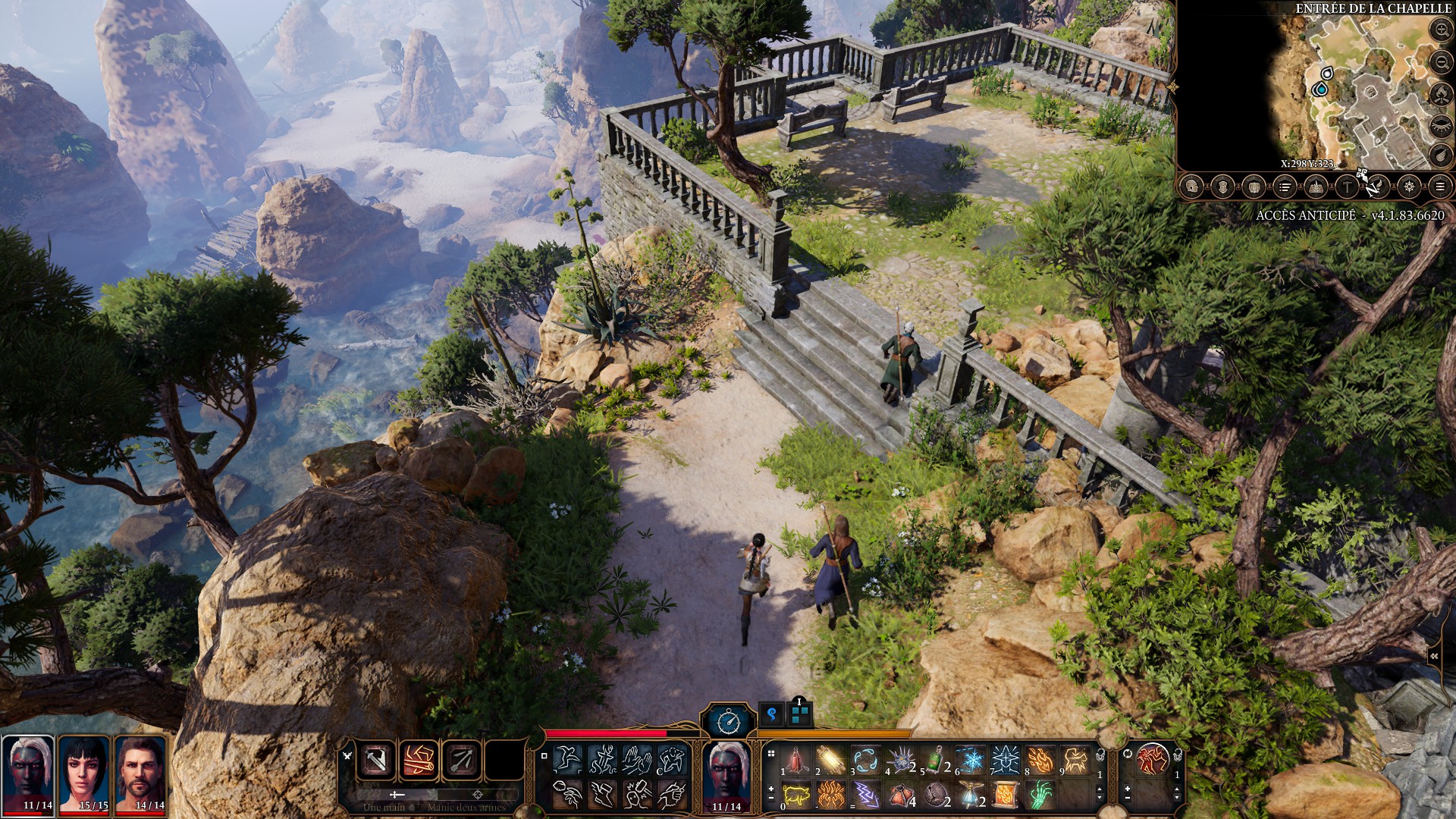Select the melee weapon slot
Image resolution: width=1456 pixels, height=819 pixels.
click(377, 760)
